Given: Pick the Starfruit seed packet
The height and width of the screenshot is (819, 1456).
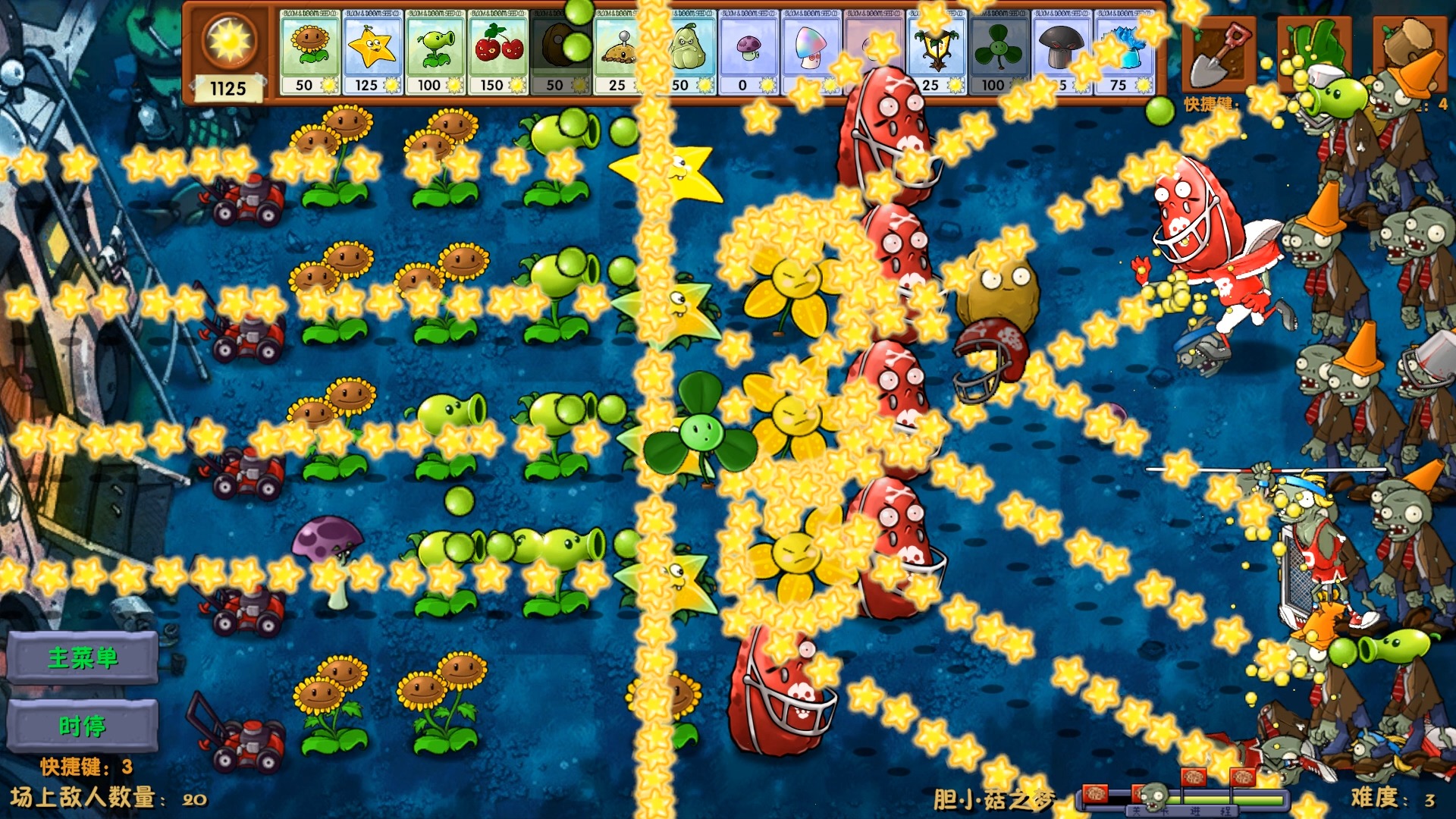Looking at the screenshot, I should (372, 52).
